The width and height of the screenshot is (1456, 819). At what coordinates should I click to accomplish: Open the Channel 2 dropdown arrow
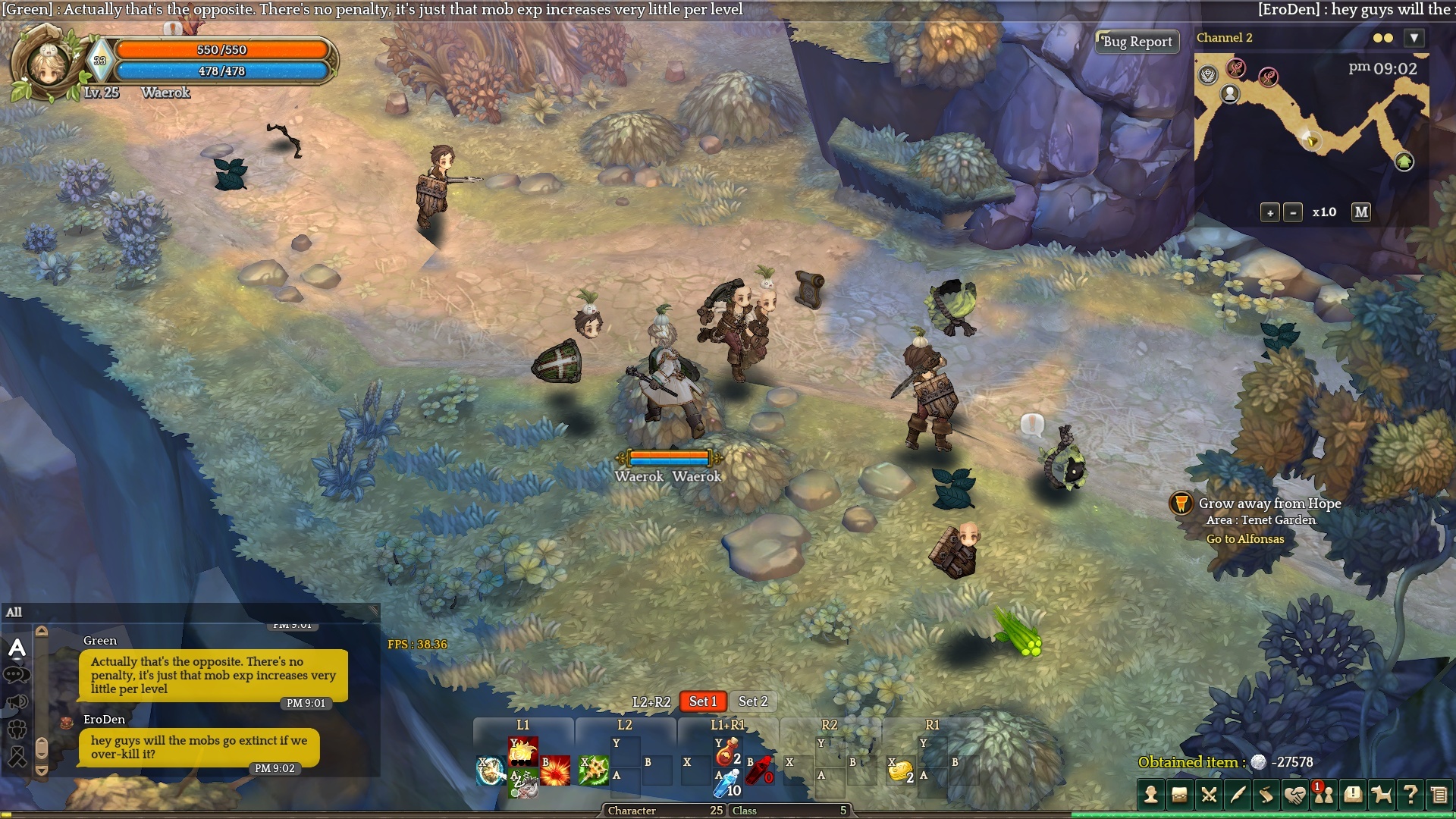tap(1414, 38)
